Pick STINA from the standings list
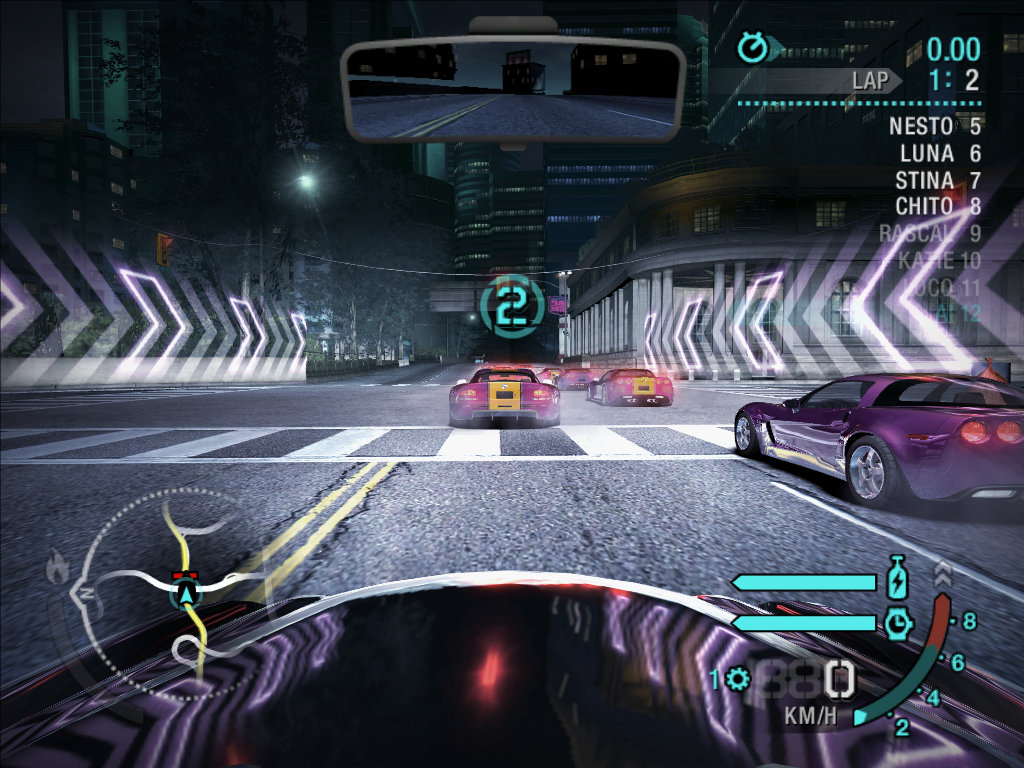The image size is (1024, 768). [x=924, y=181]
